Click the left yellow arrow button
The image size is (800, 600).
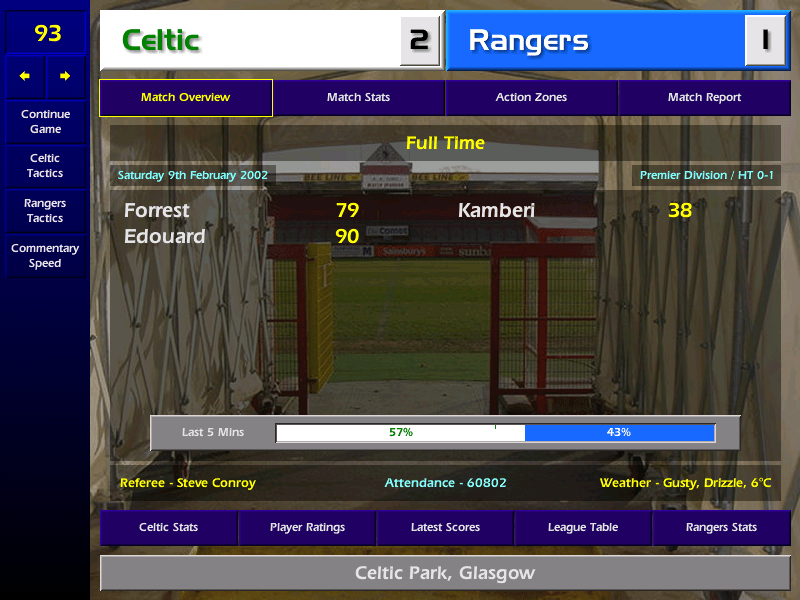25,76
